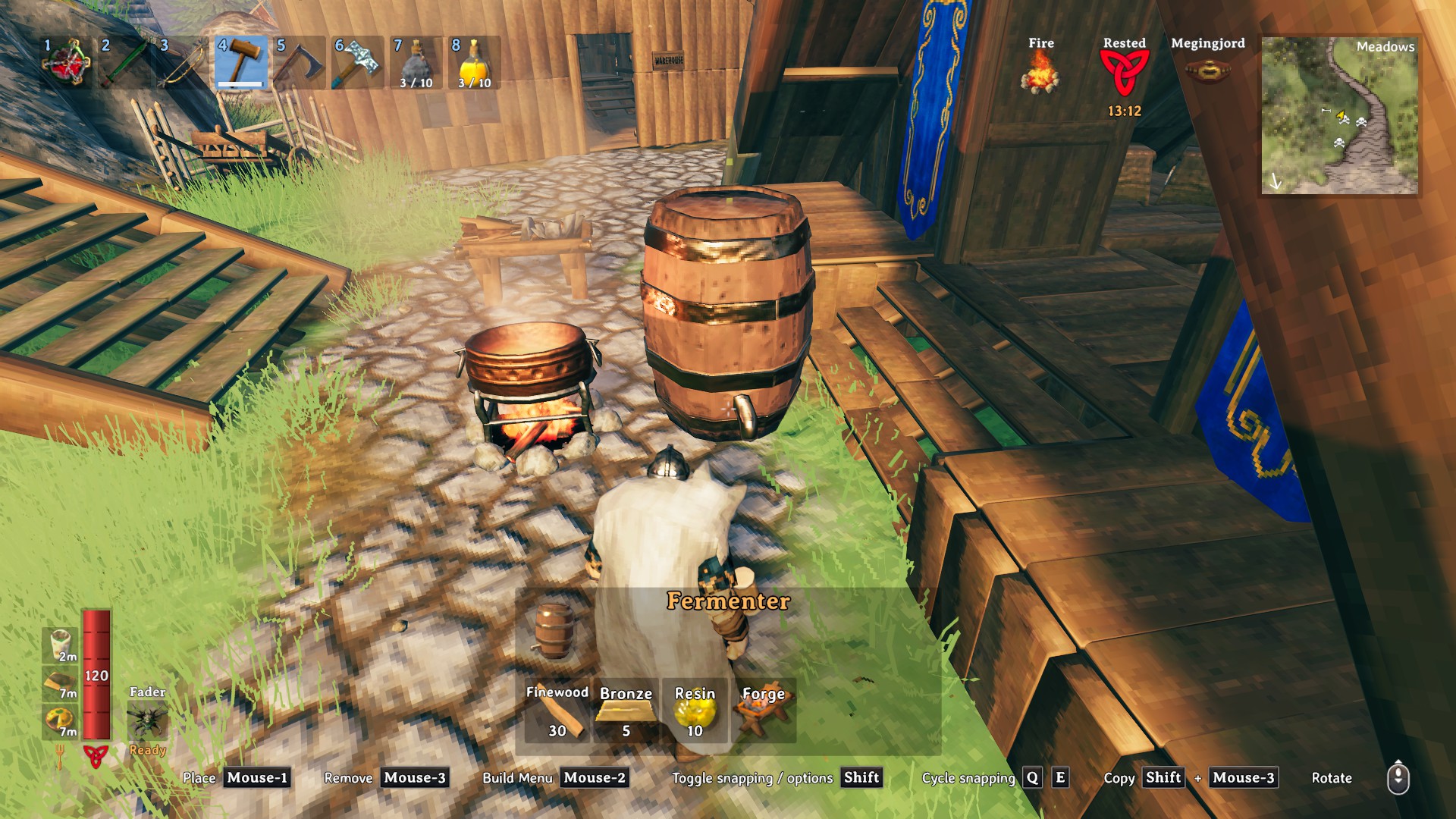
Task: Click the Fermenter barrel build piece icon
Action: click(554, 631)
